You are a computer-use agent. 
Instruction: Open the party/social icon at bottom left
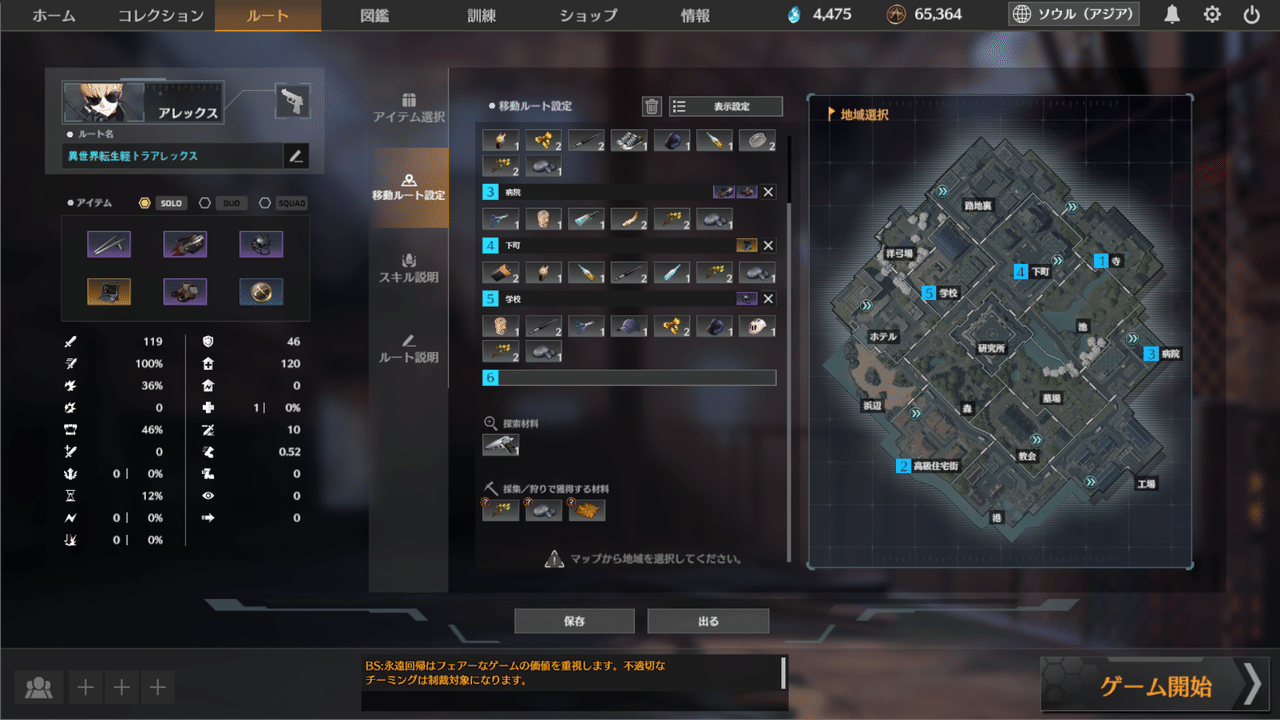click(38, 687)
